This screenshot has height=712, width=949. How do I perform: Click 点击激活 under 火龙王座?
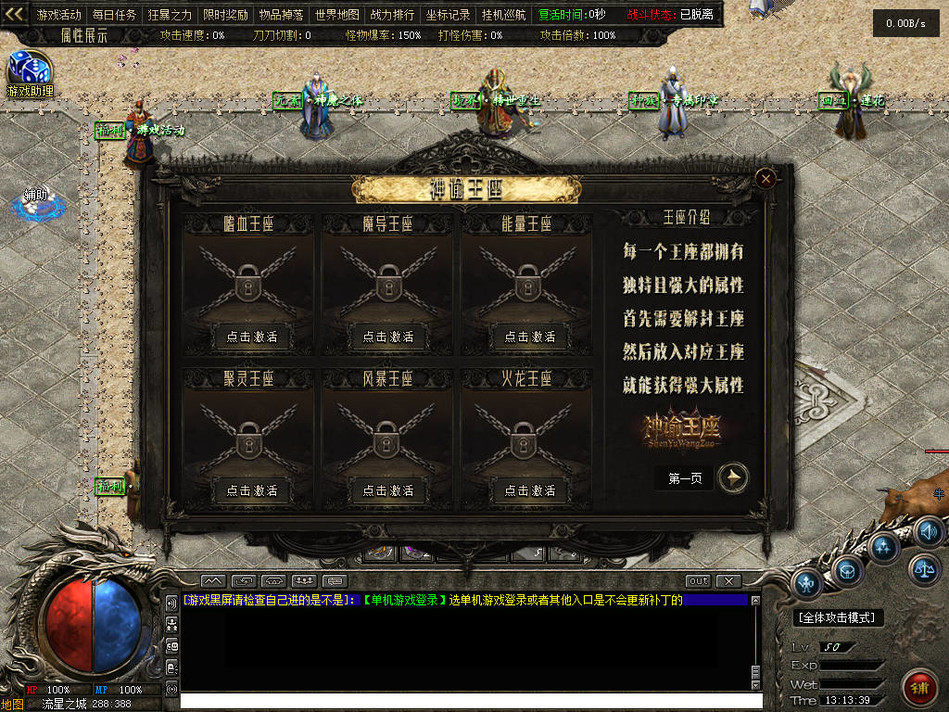[528, 490]
